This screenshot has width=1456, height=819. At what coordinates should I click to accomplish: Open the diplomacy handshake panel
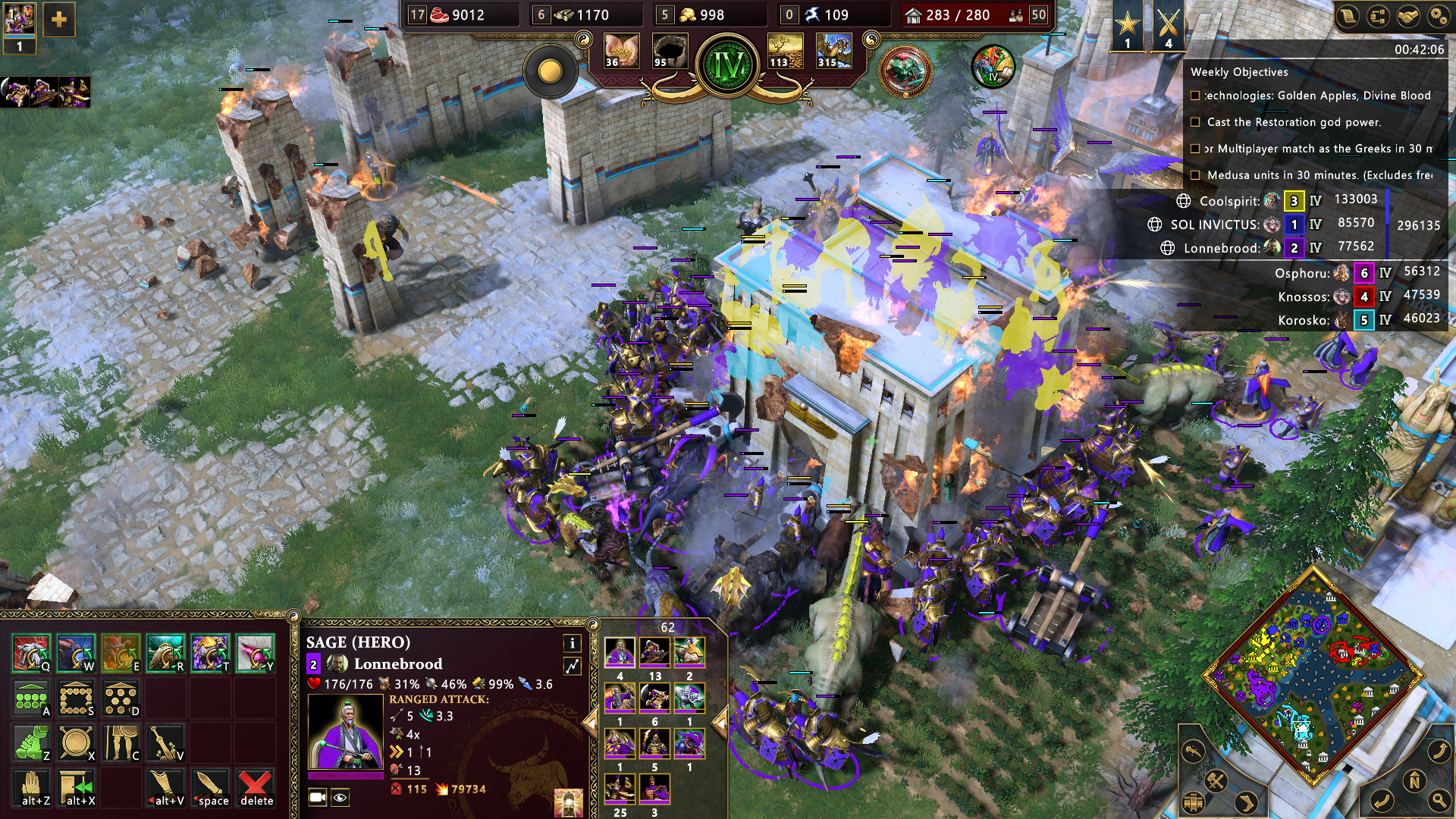[1408, 17]
